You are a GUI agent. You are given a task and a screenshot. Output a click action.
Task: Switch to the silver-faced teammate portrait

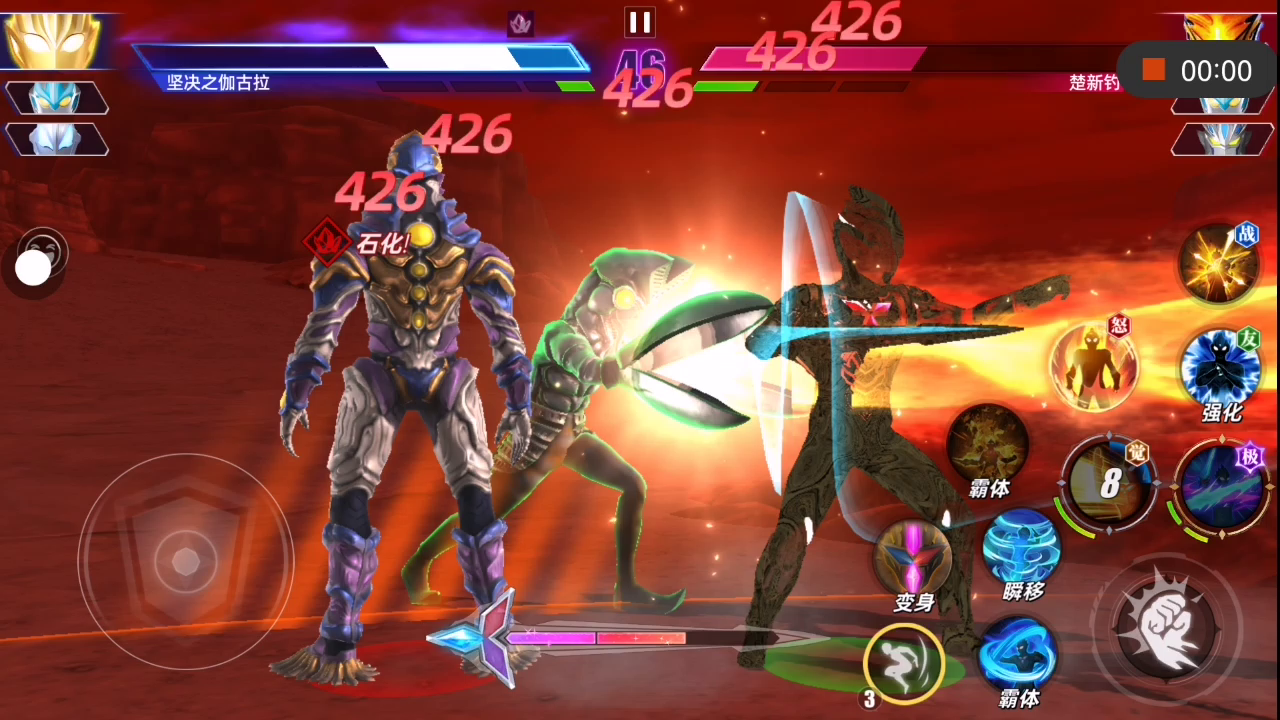click(x=56, y=139)
